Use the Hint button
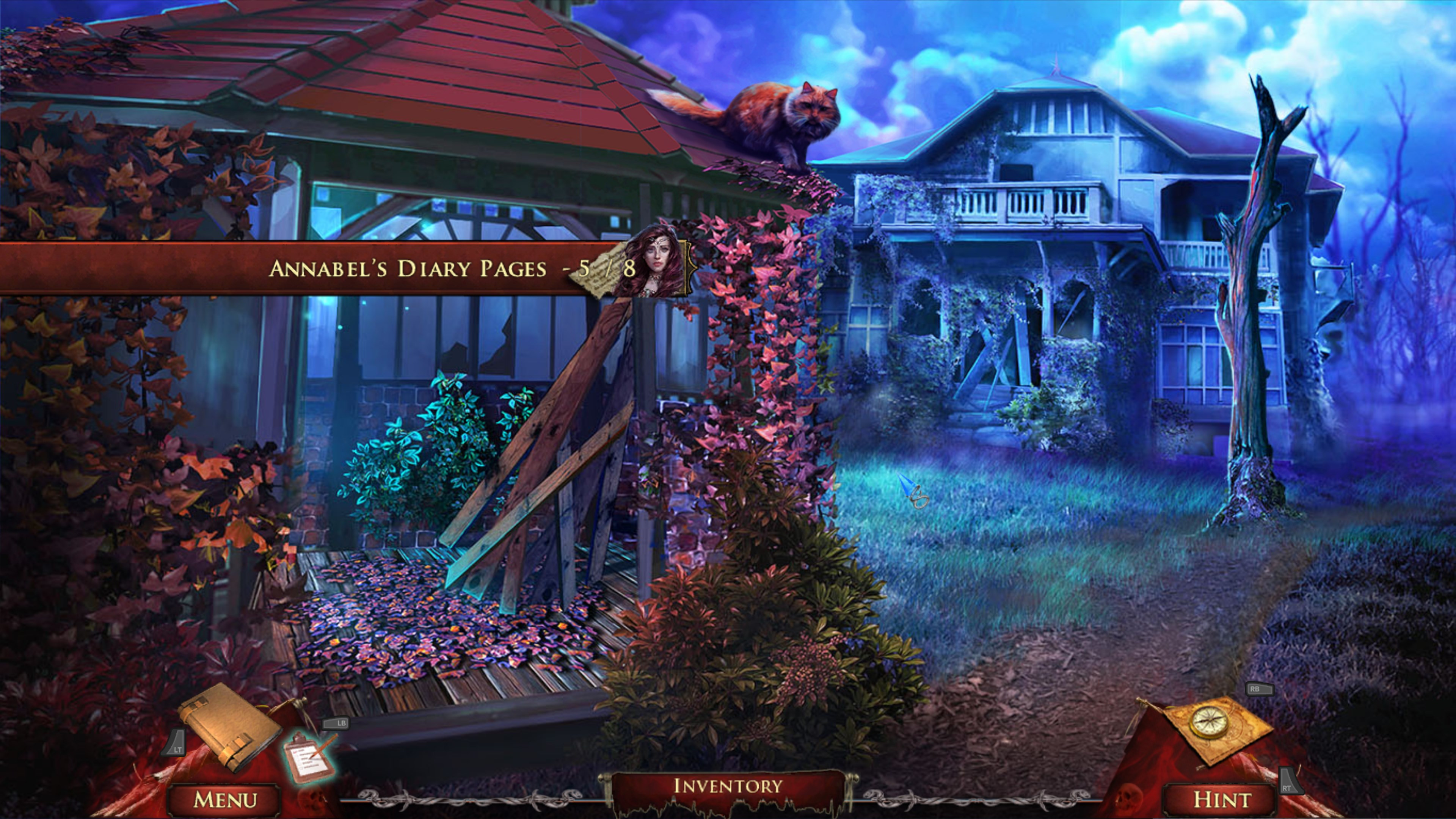 pyautogui.click(x=1222, y=799)
